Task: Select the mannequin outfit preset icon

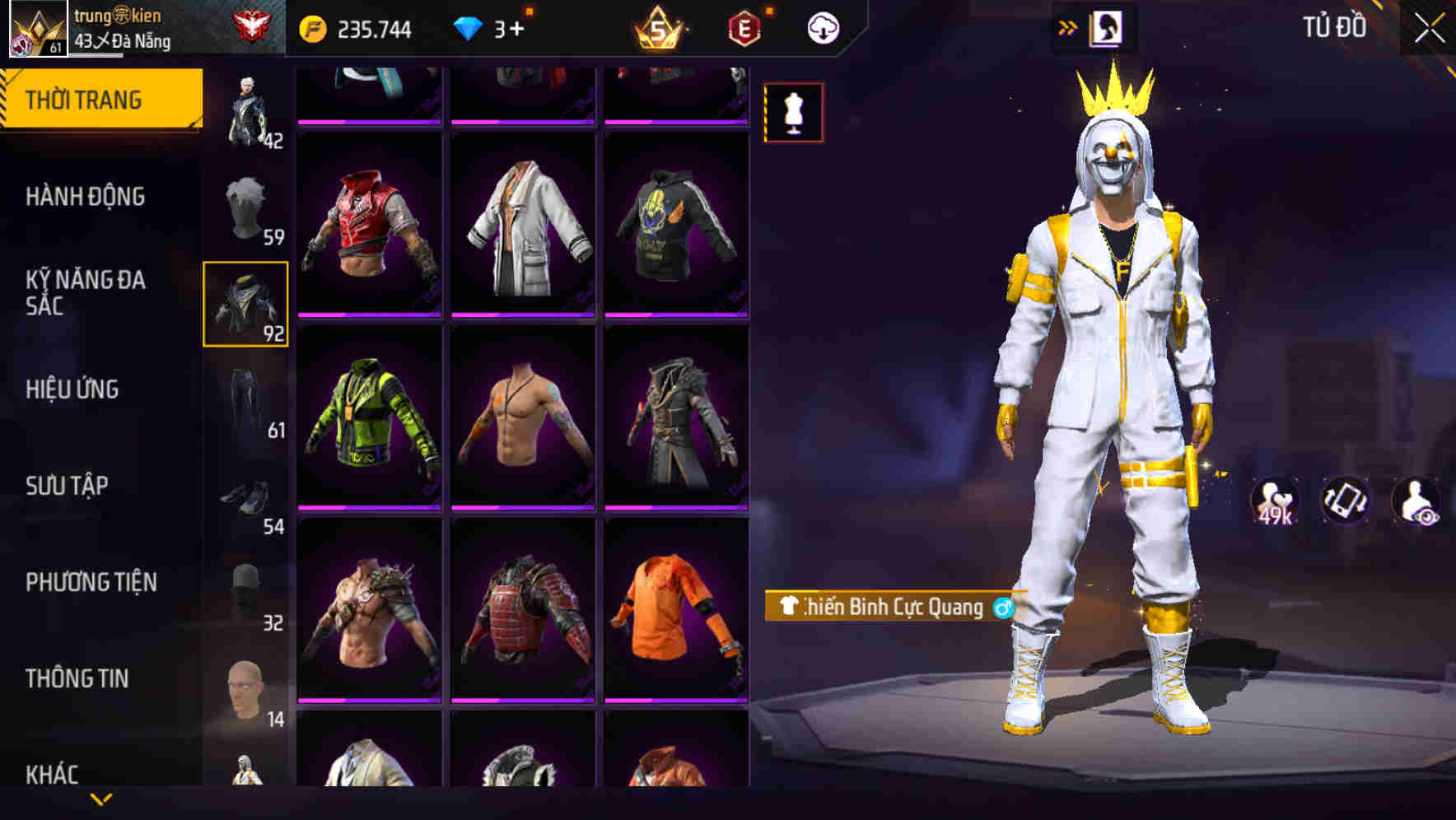Action: (x=793, y=113)
